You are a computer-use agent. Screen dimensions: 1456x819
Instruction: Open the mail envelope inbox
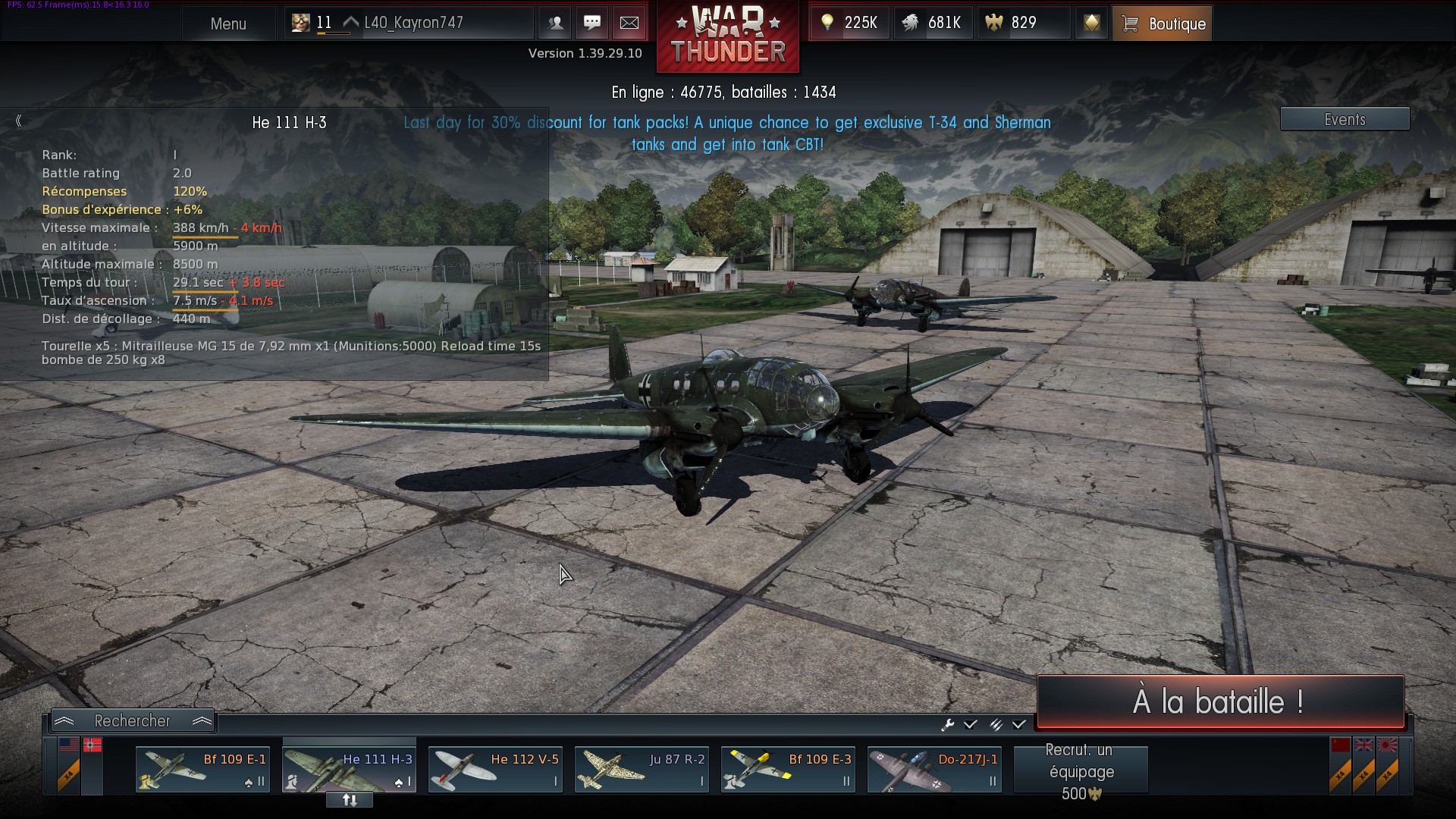coord(629,23)
